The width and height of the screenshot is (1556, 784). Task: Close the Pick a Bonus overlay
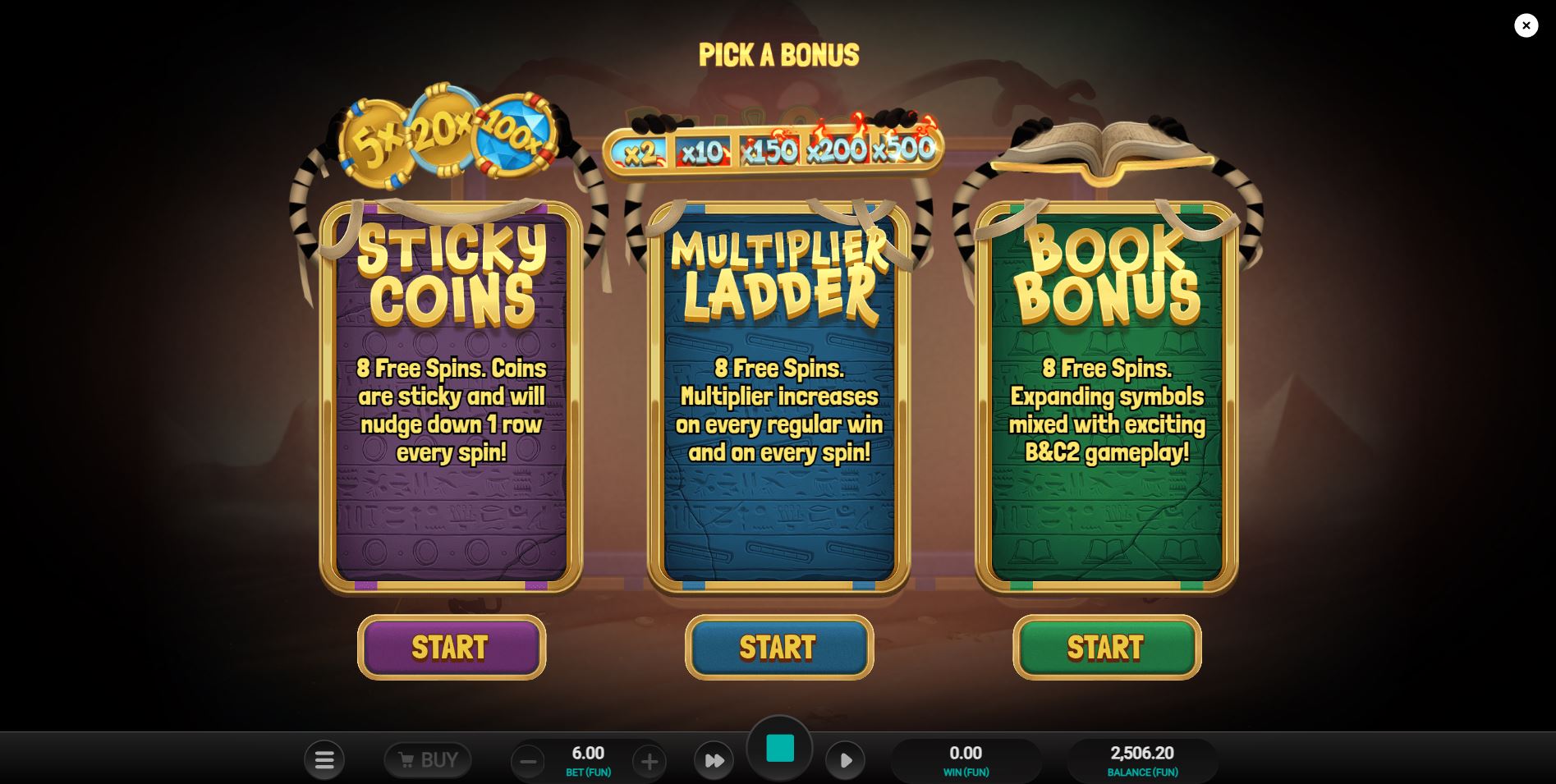point(1526,25)
